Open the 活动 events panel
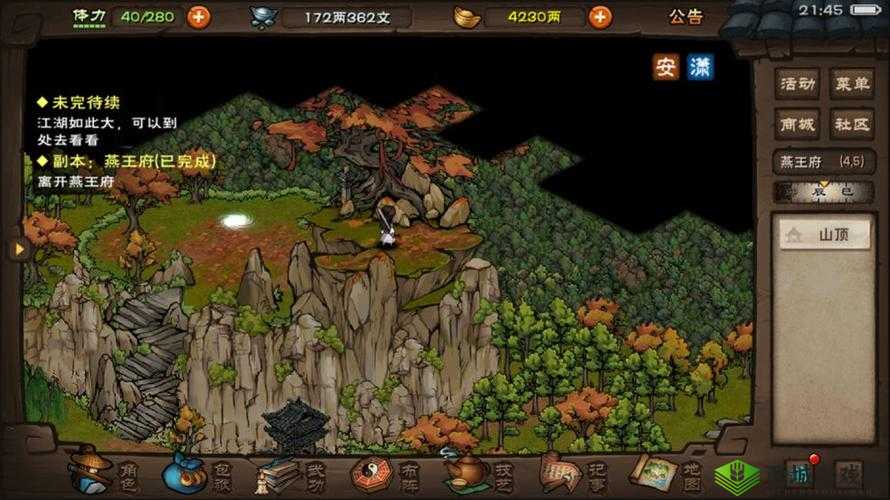This screenshot has width=890, height=500. pos(797,83)
